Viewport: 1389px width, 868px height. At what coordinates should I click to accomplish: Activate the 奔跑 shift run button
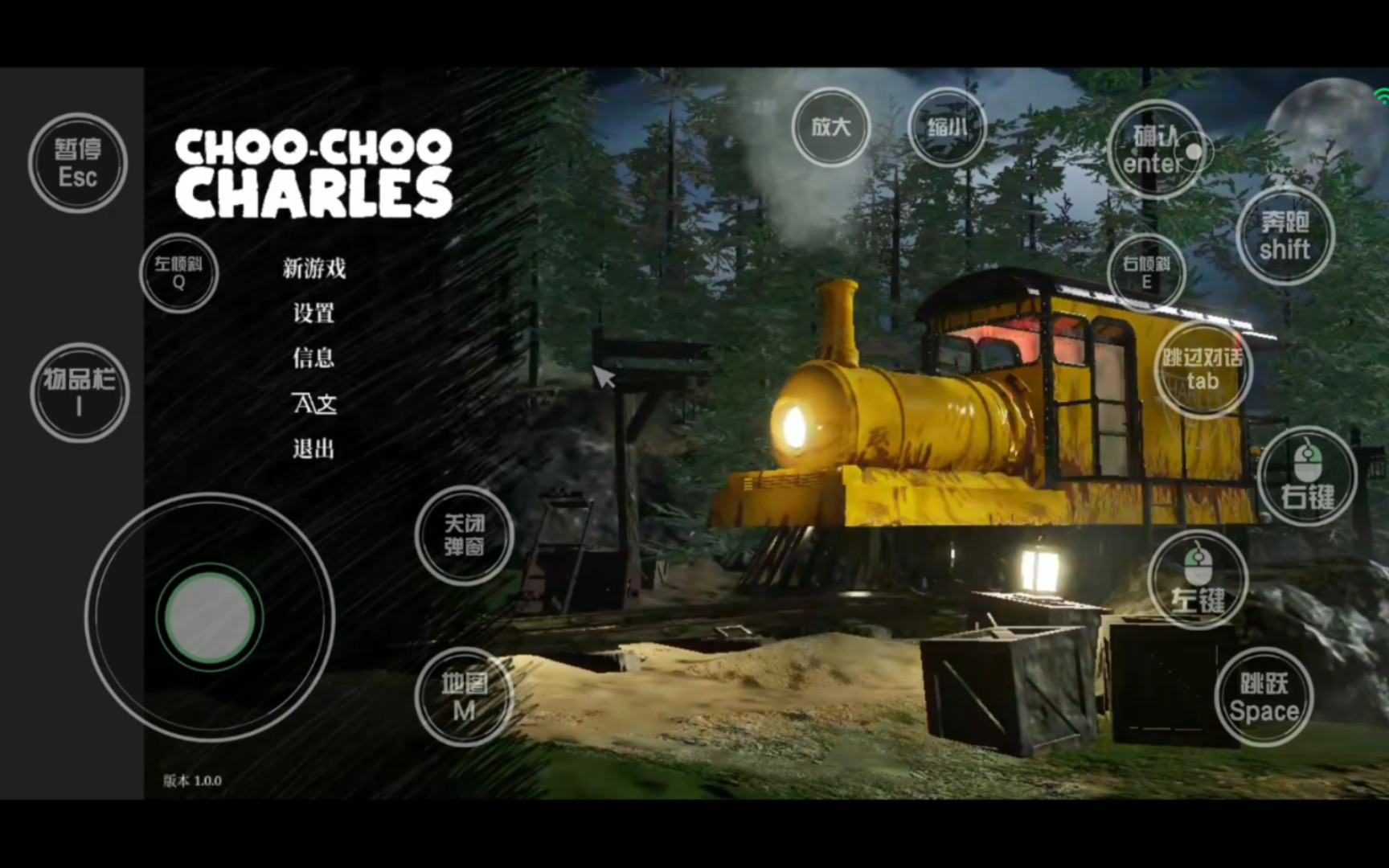(x=1285, y=235)
